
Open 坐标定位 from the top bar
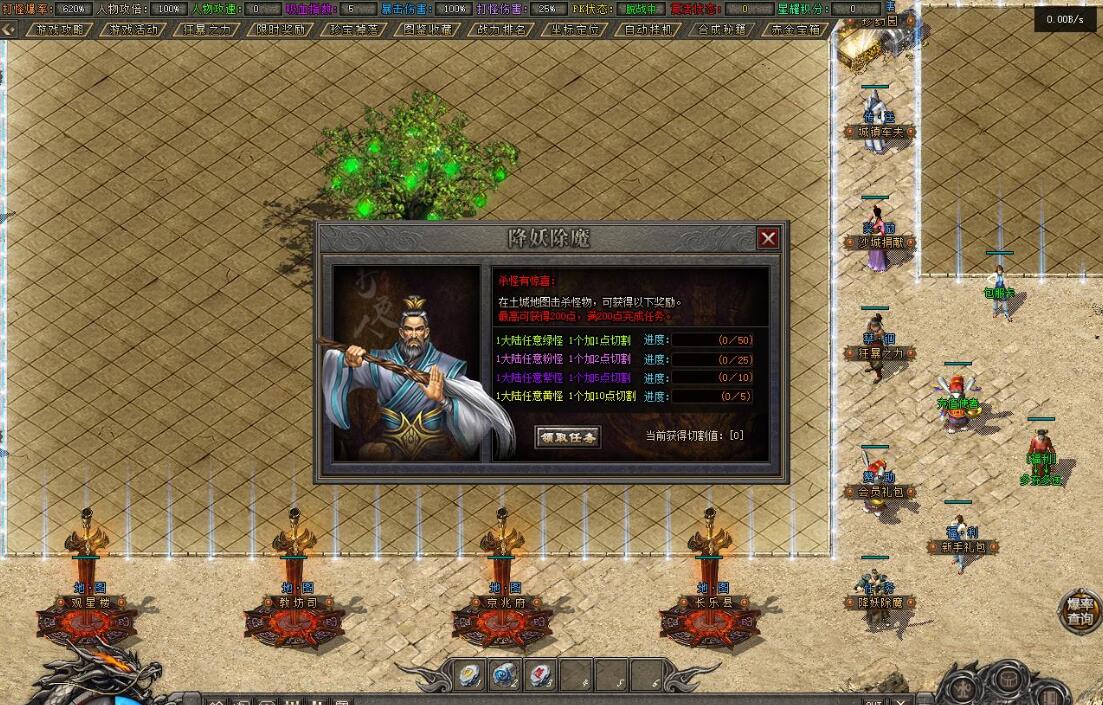[576, 30]
